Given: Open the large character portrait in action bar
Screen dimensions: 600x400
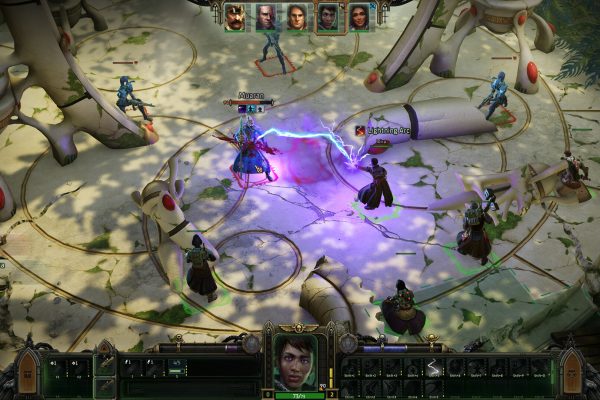Looking at the screenshot, I should click(x=293, y=362).
